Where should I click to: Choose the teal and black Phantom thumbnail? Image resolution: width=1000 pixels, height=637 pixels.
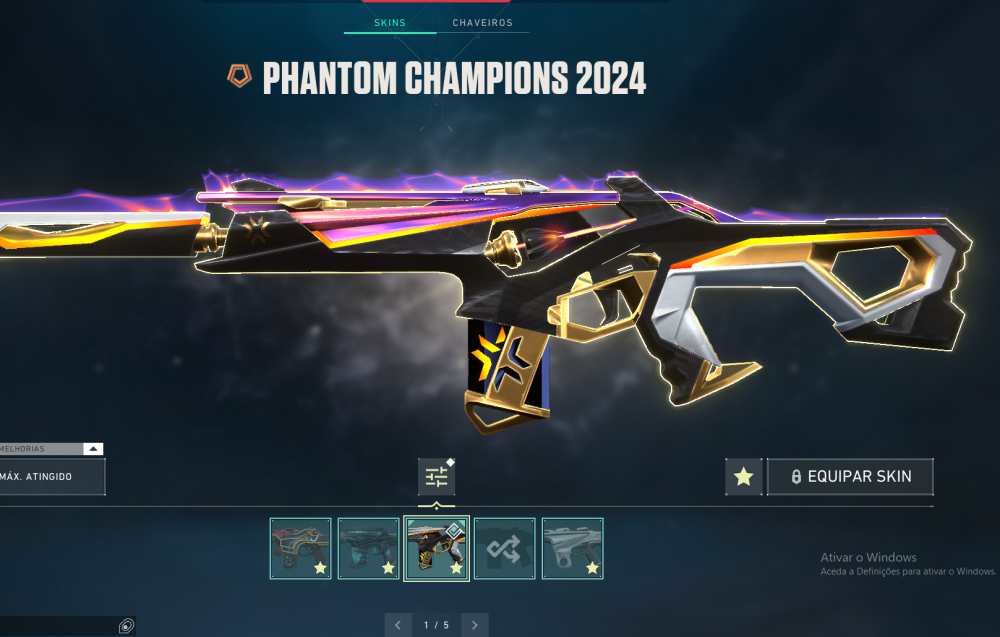click(368, 548)
